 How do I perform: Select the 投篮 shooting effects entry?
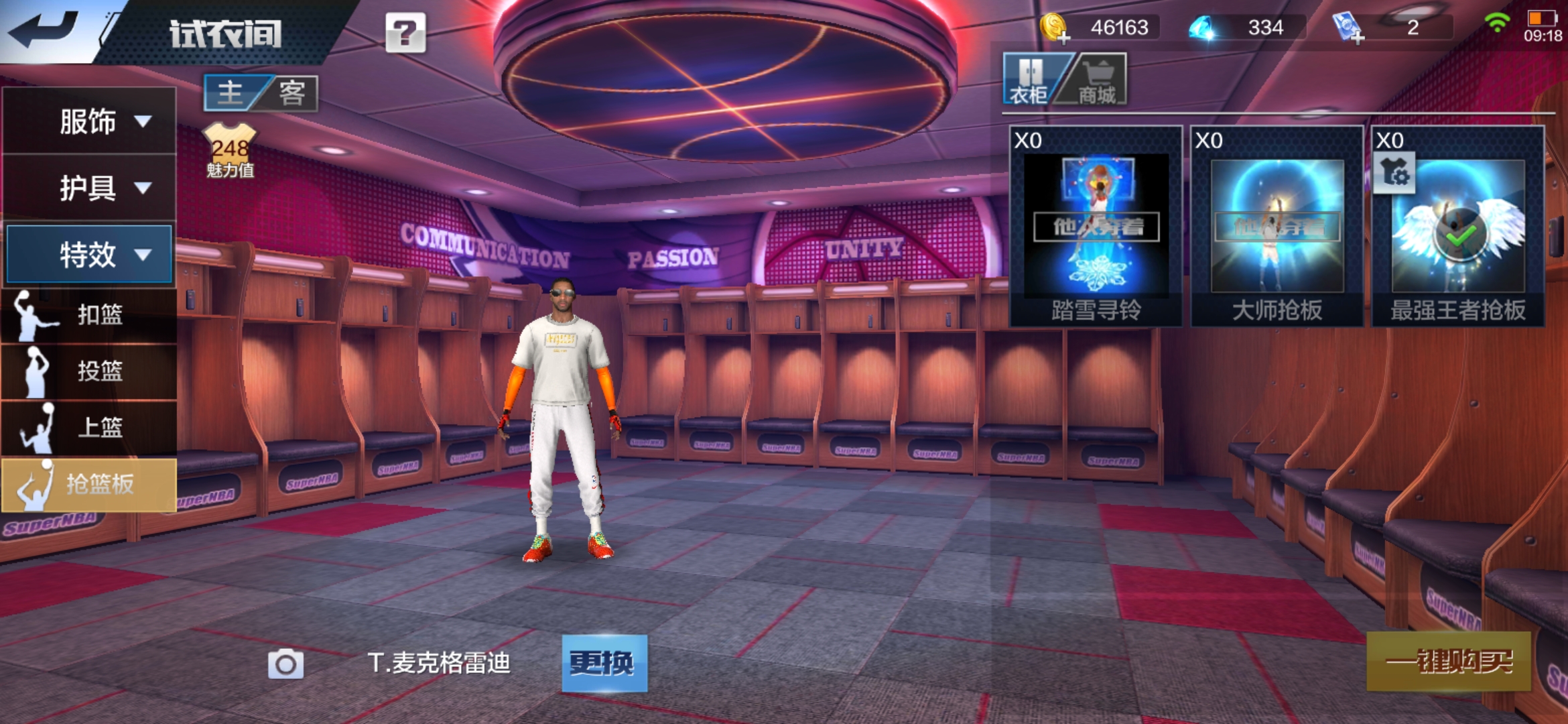coord(89,371)
